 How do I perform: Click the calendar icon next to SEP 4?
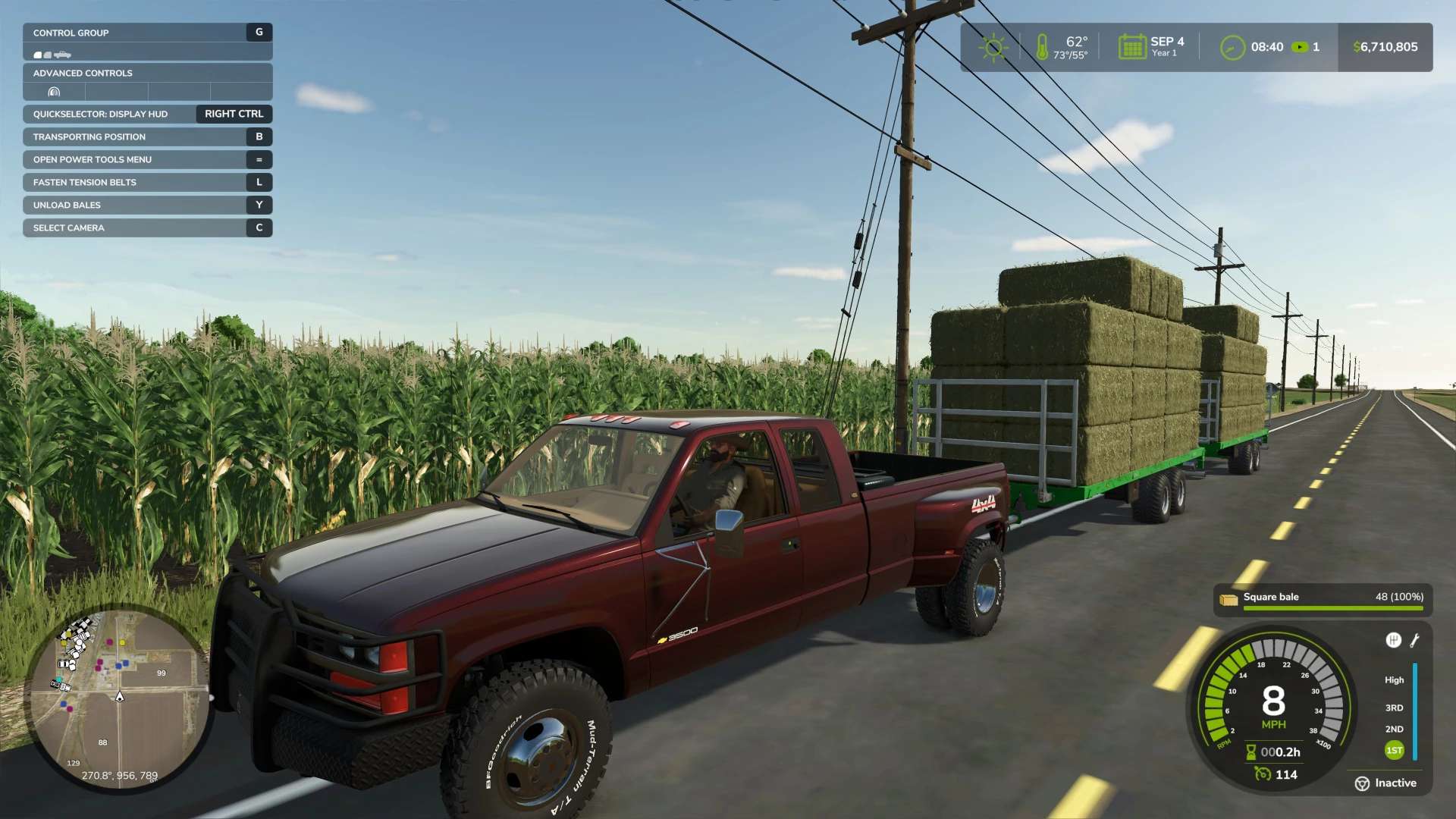(1131, 46)
